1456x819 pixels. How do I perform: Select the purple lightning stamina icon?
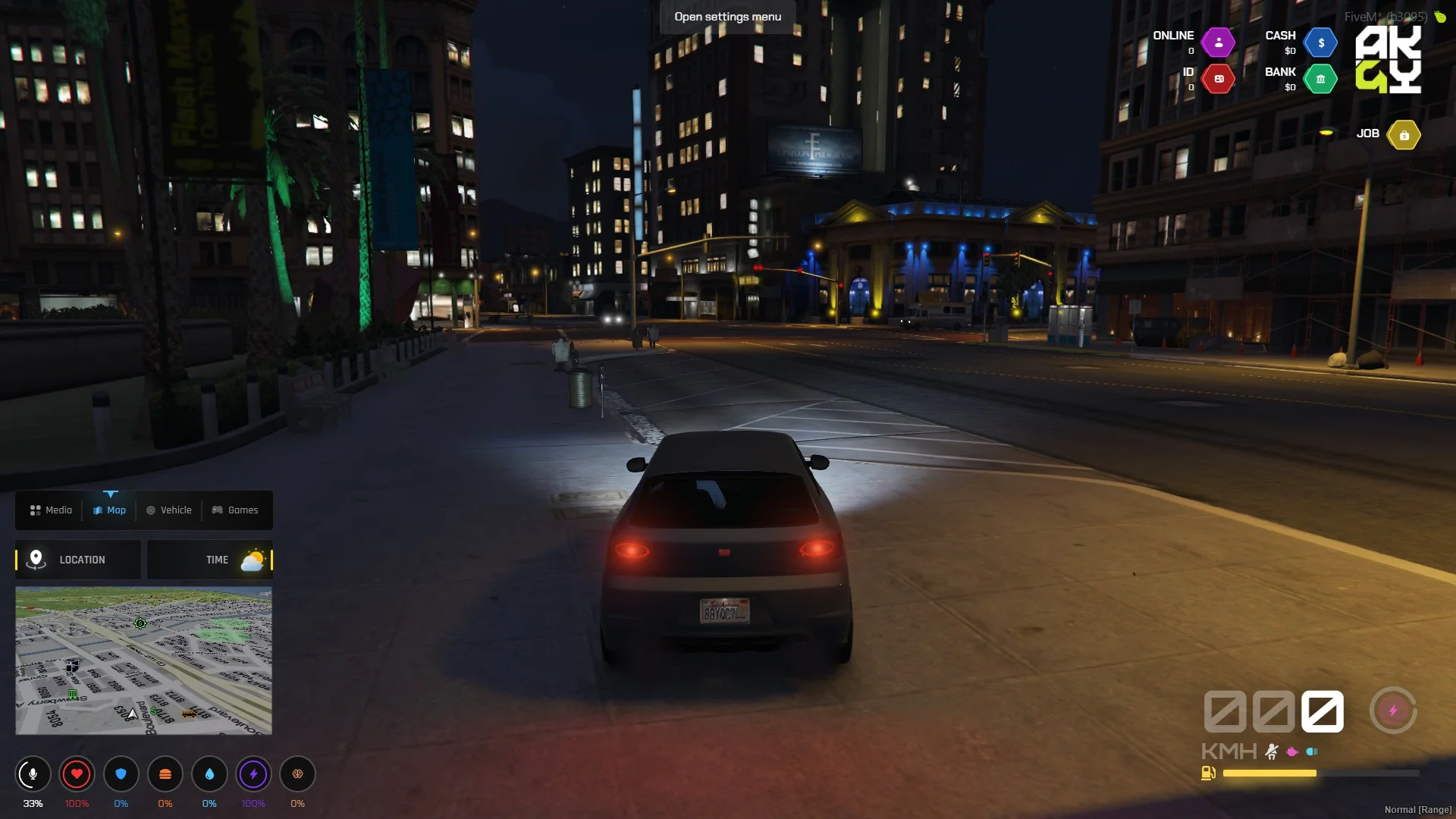(253, 774)
